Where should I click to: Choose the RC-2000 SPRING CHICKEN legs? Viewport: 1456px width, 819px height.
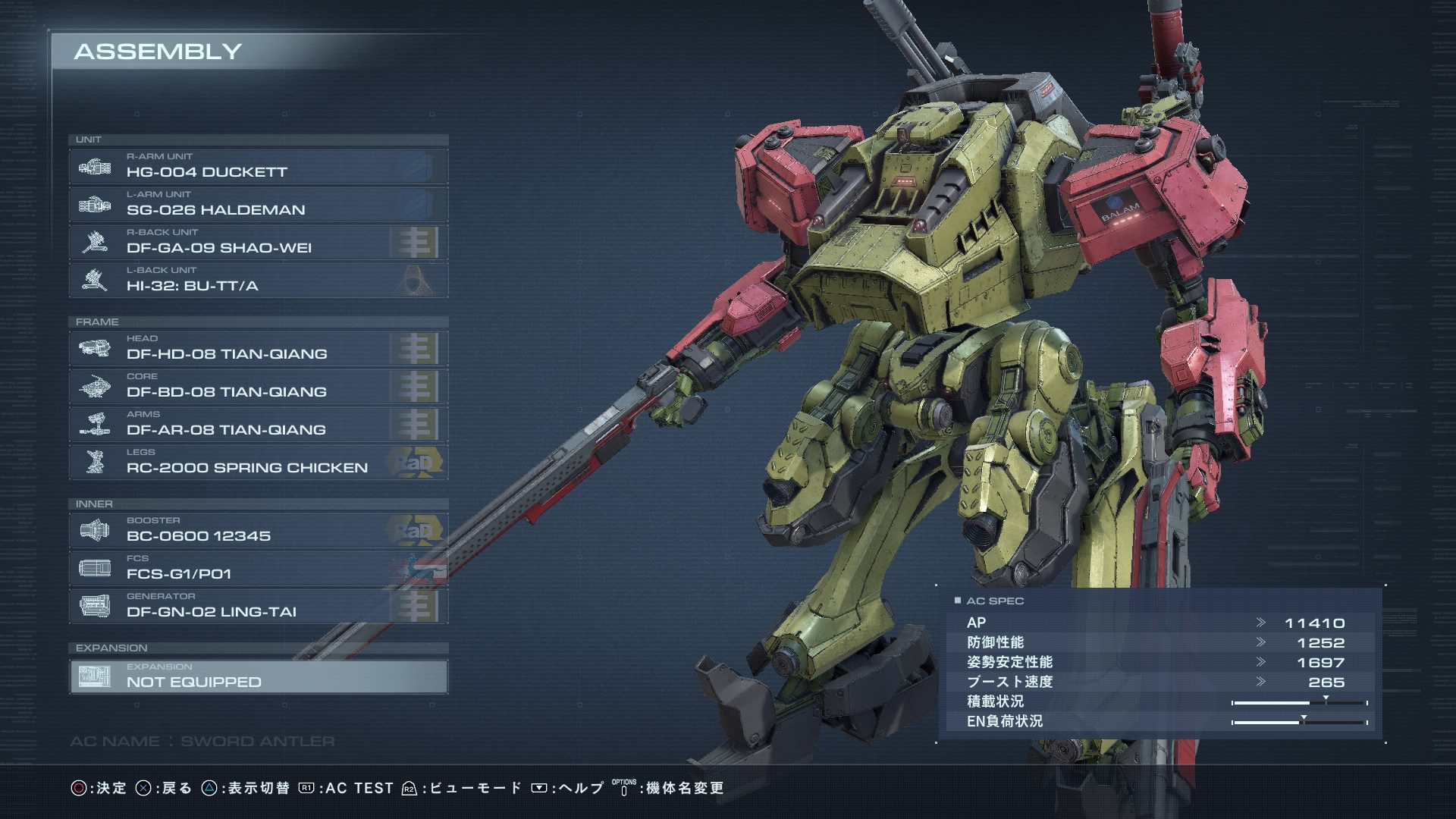258,462
